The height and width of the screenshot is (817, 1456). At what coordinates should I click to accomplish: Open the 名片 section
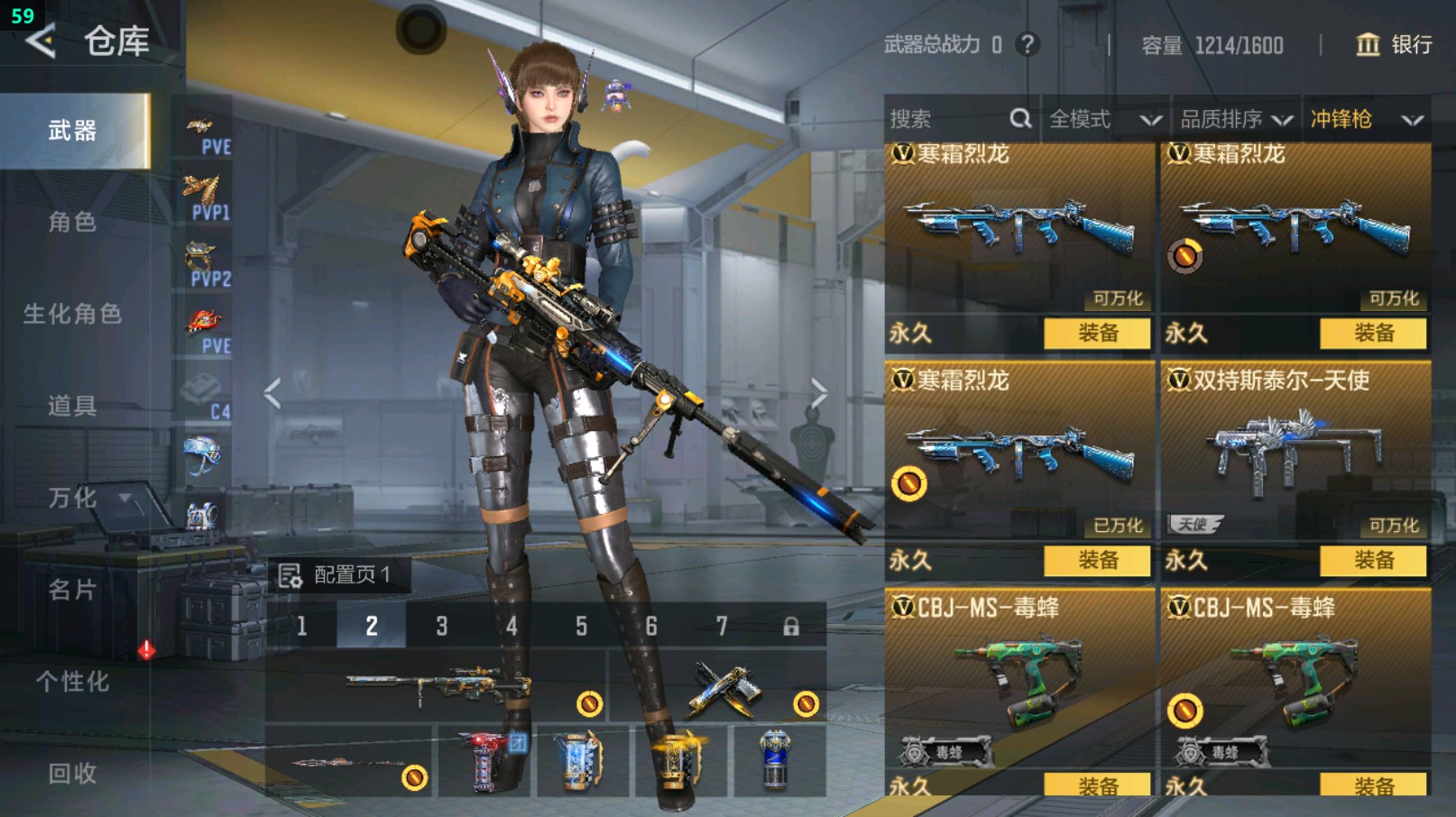tap(72, 590)
